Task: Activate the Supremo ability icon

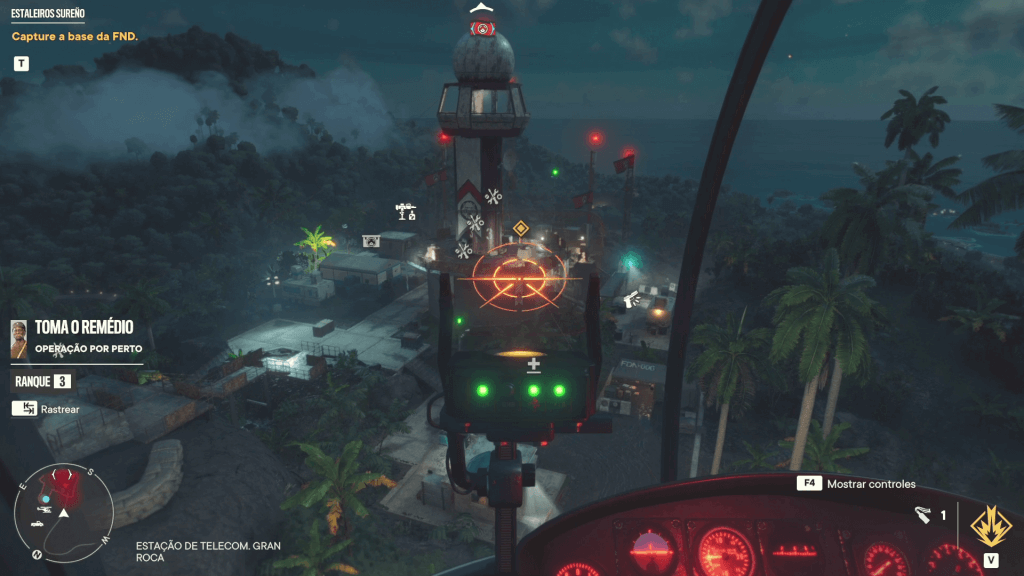Action: (990, 523)
